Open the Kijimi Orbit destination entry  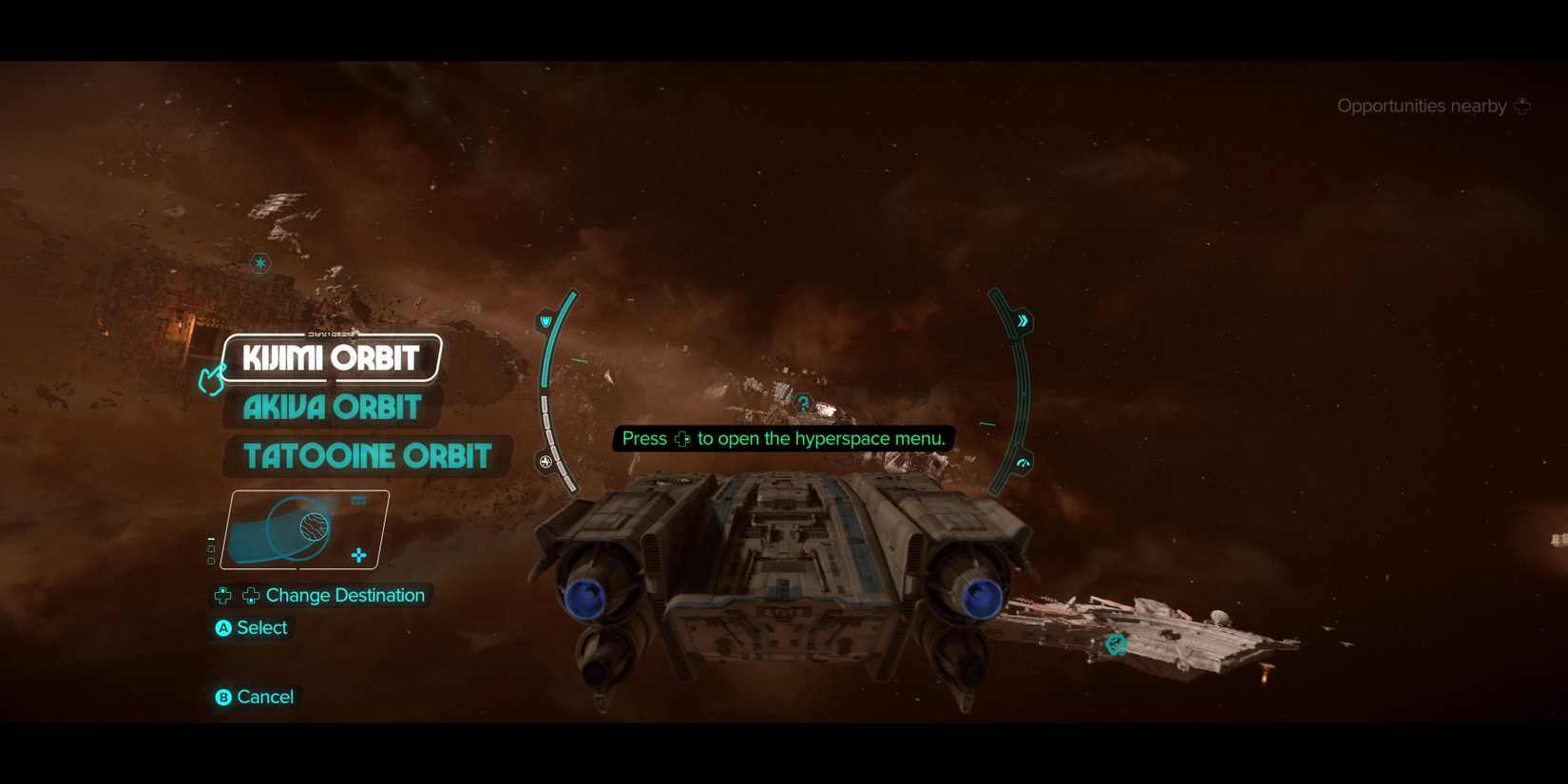tap(331, 358)
